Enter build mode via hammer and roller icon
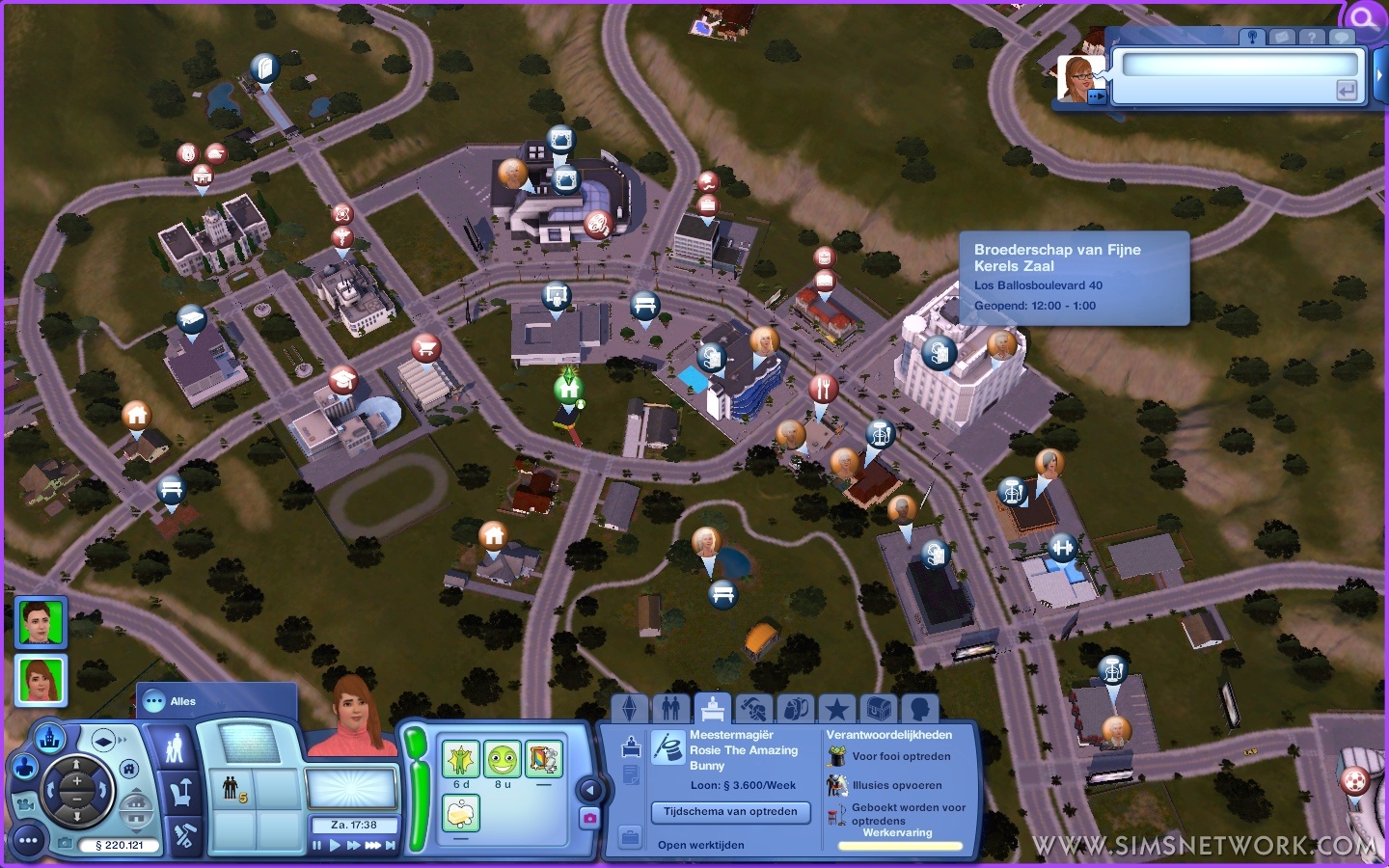This screenshot has width=1389, height=868. point(183,835)
